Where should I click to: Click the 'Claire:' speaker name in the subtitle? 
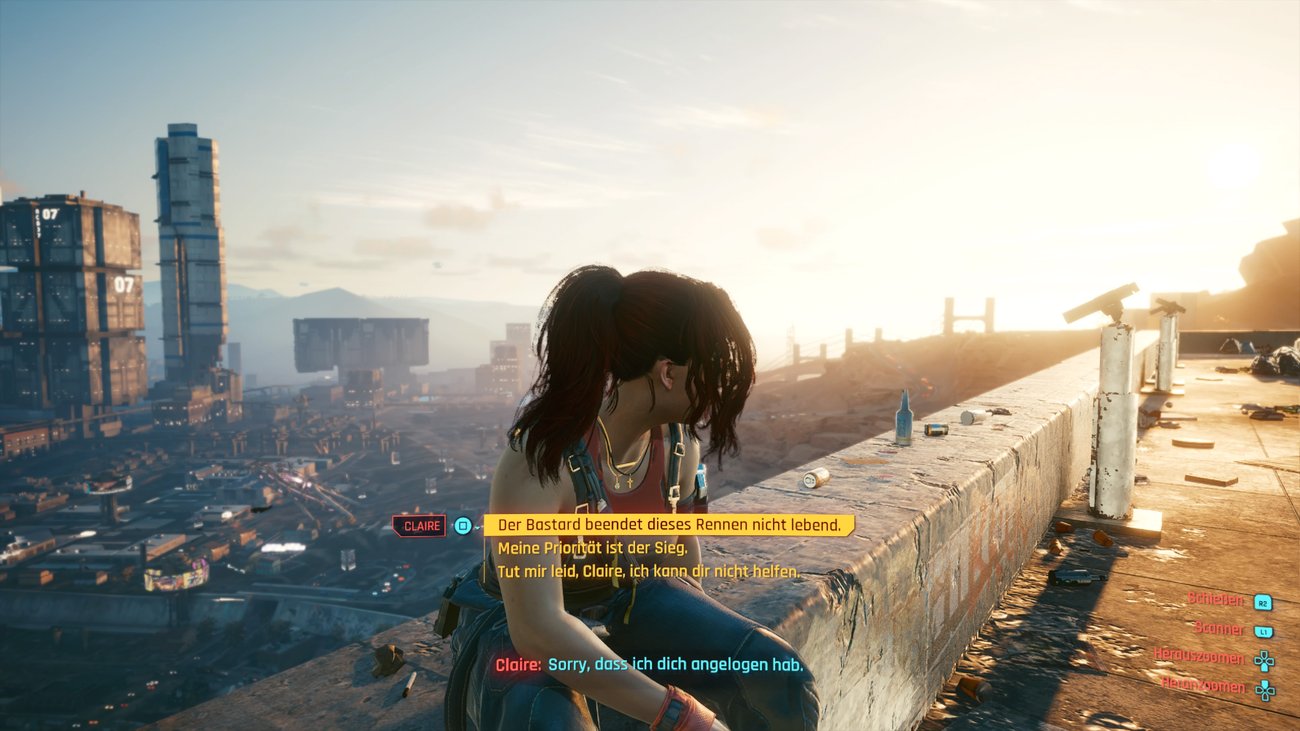coord(520,664)
